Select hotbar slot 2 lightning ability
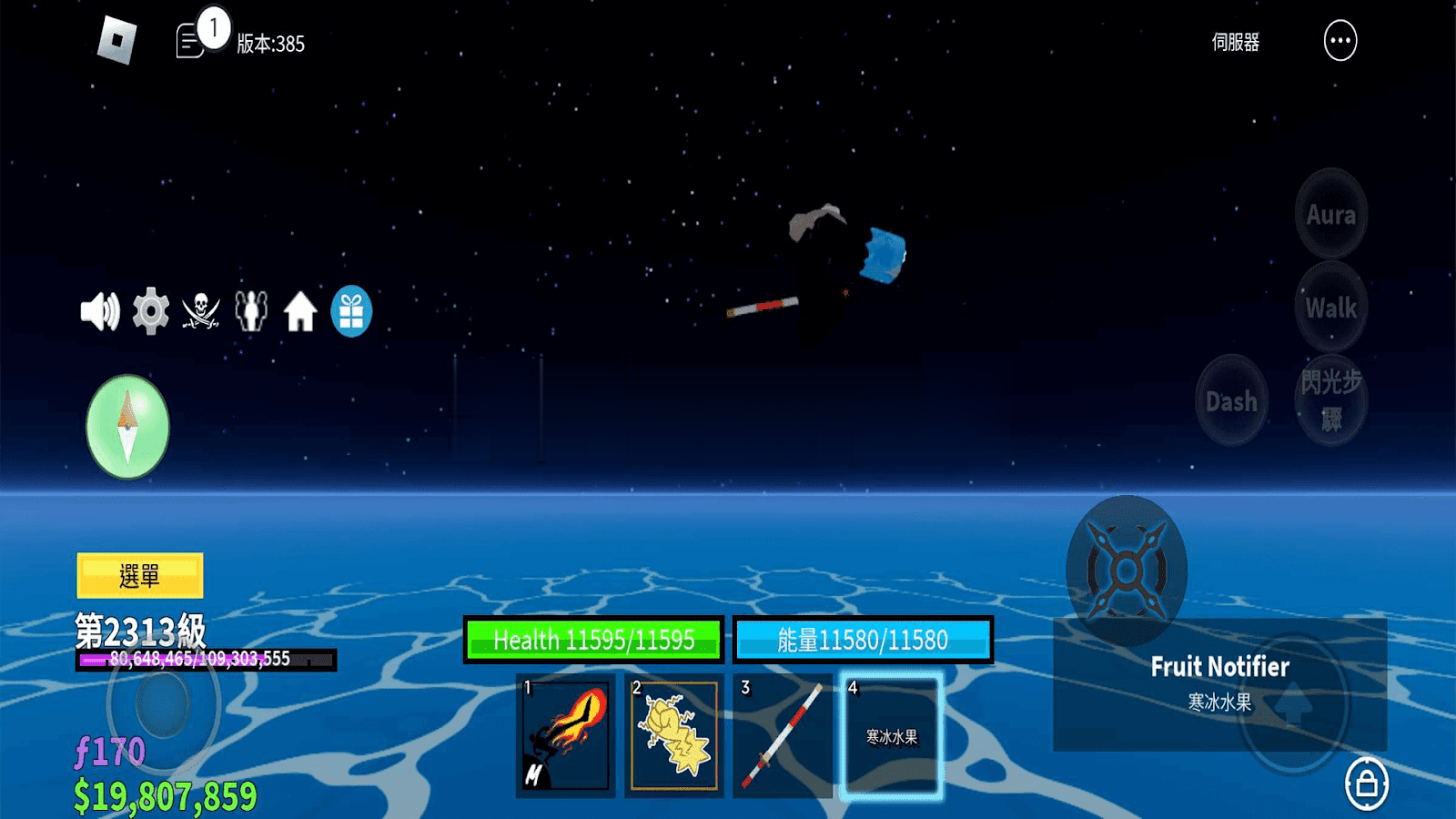This screenshot has width=1456, height=819. 674,736
